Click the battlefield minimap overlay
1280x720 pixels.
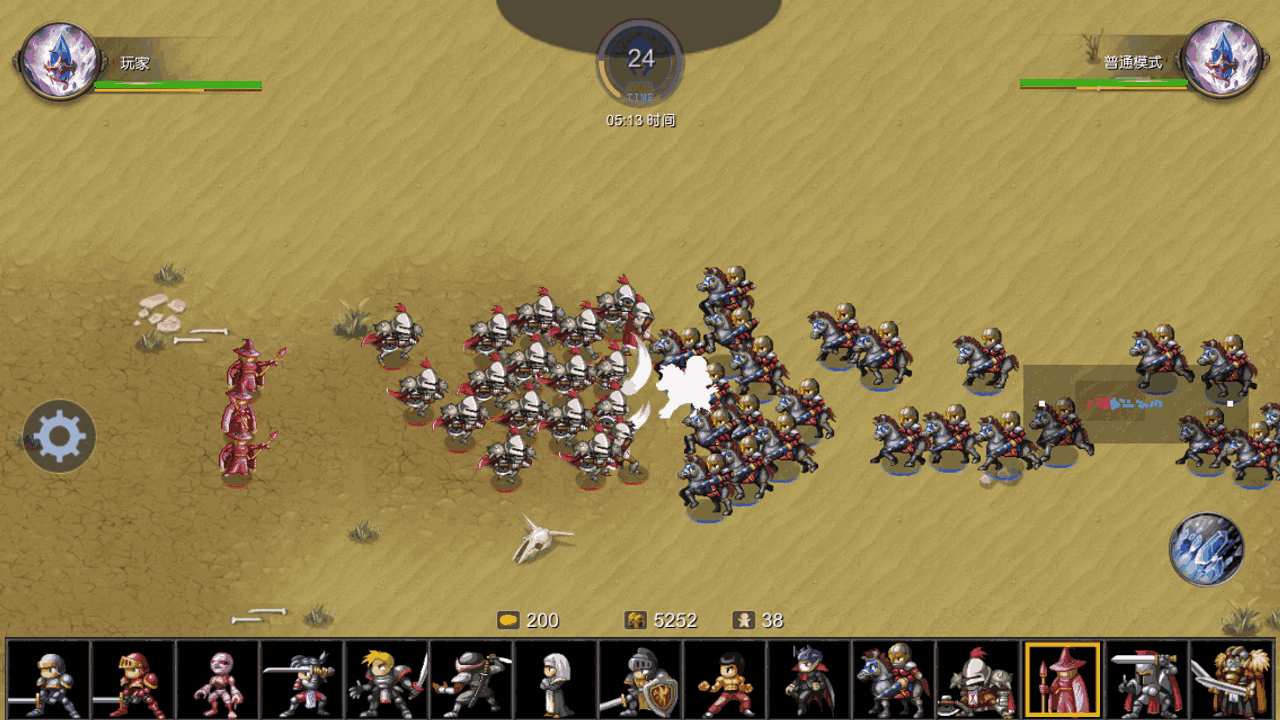[x=1135, y=403]
